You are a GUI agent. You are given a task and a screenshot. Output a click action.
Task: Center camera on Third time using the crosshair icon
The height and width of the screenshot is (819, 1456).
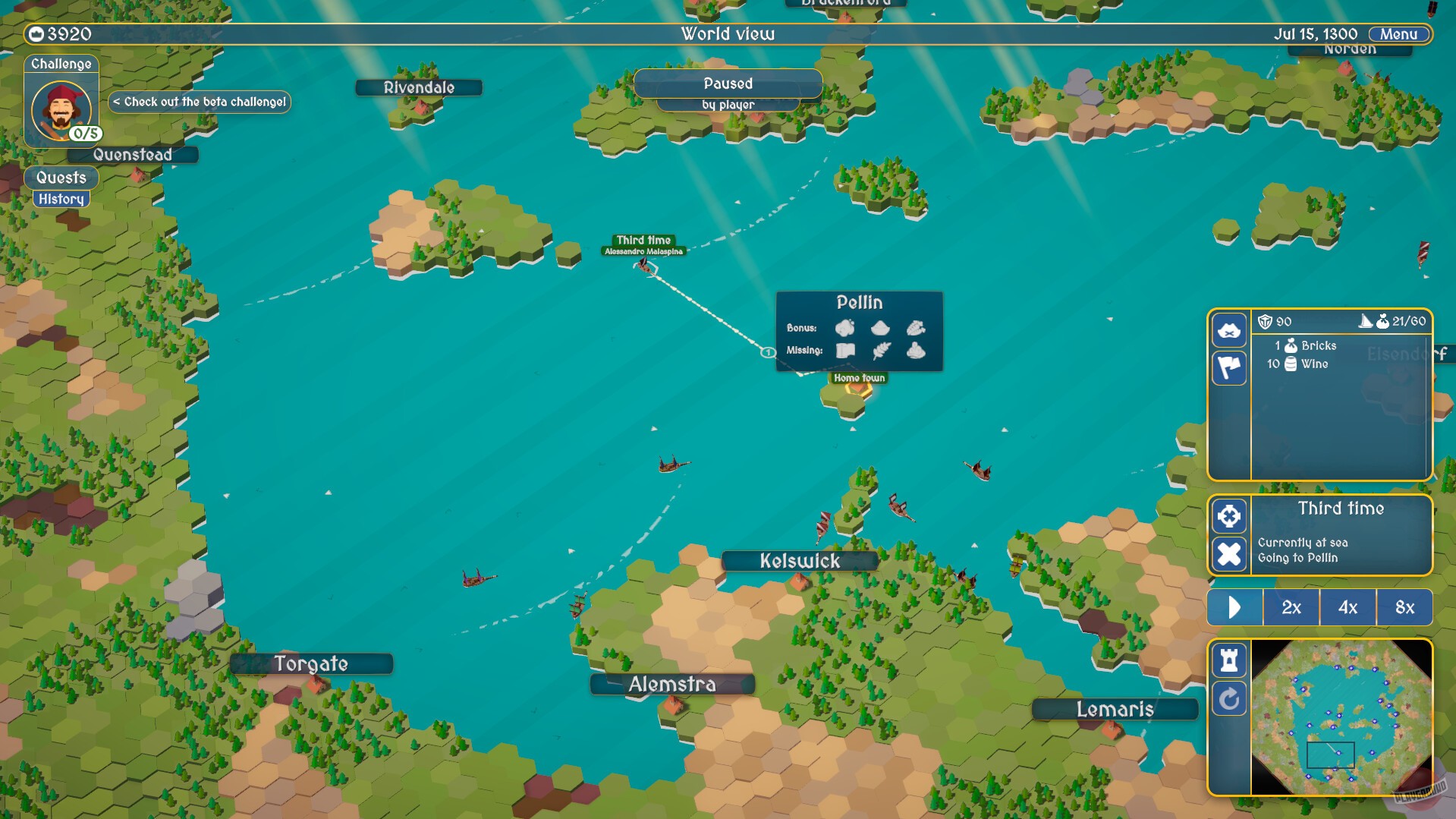(x=1229, y=515)
